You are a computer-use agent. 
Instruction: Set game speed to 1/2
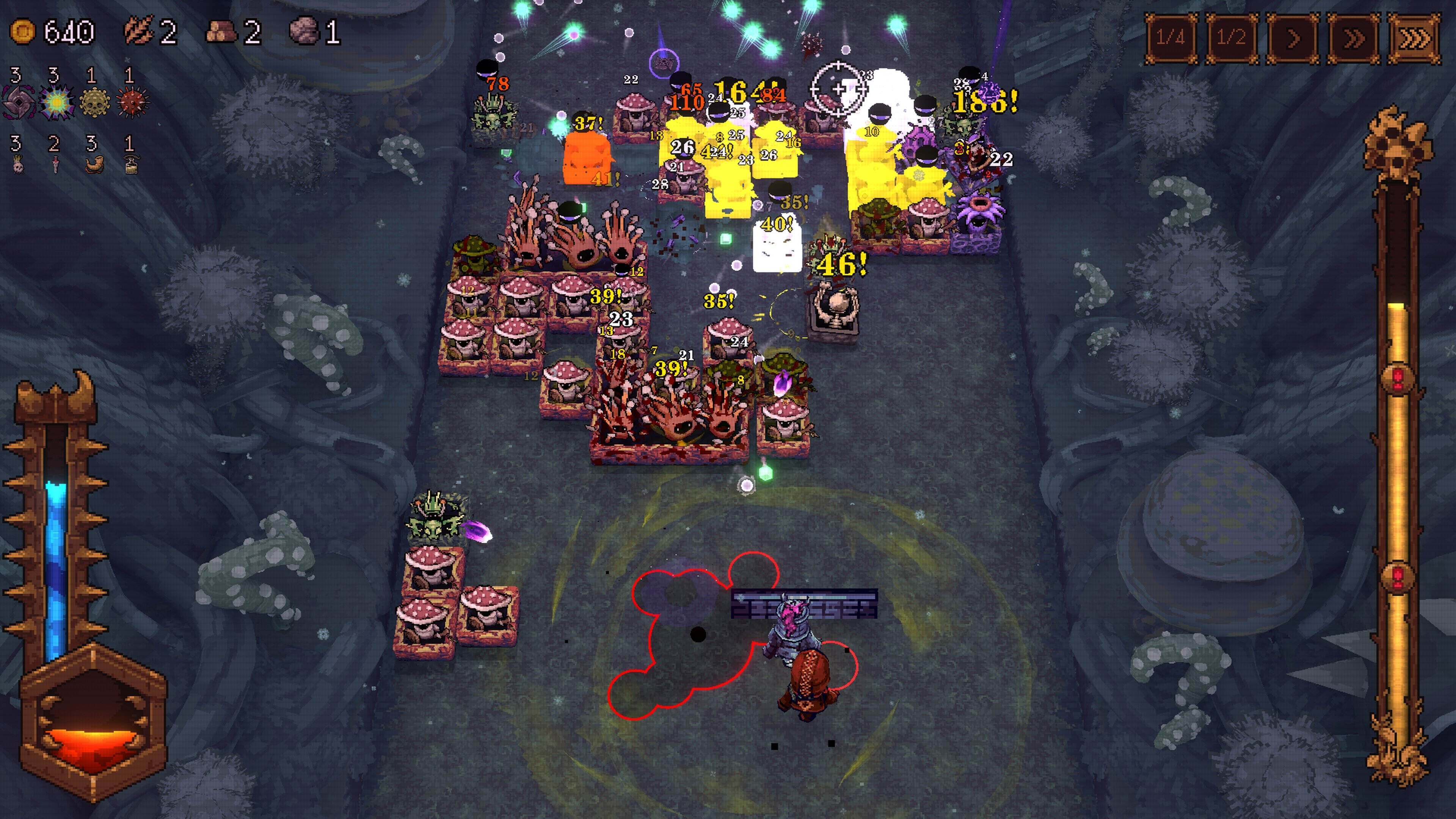pyautogui.click(x=1232, y=38)
